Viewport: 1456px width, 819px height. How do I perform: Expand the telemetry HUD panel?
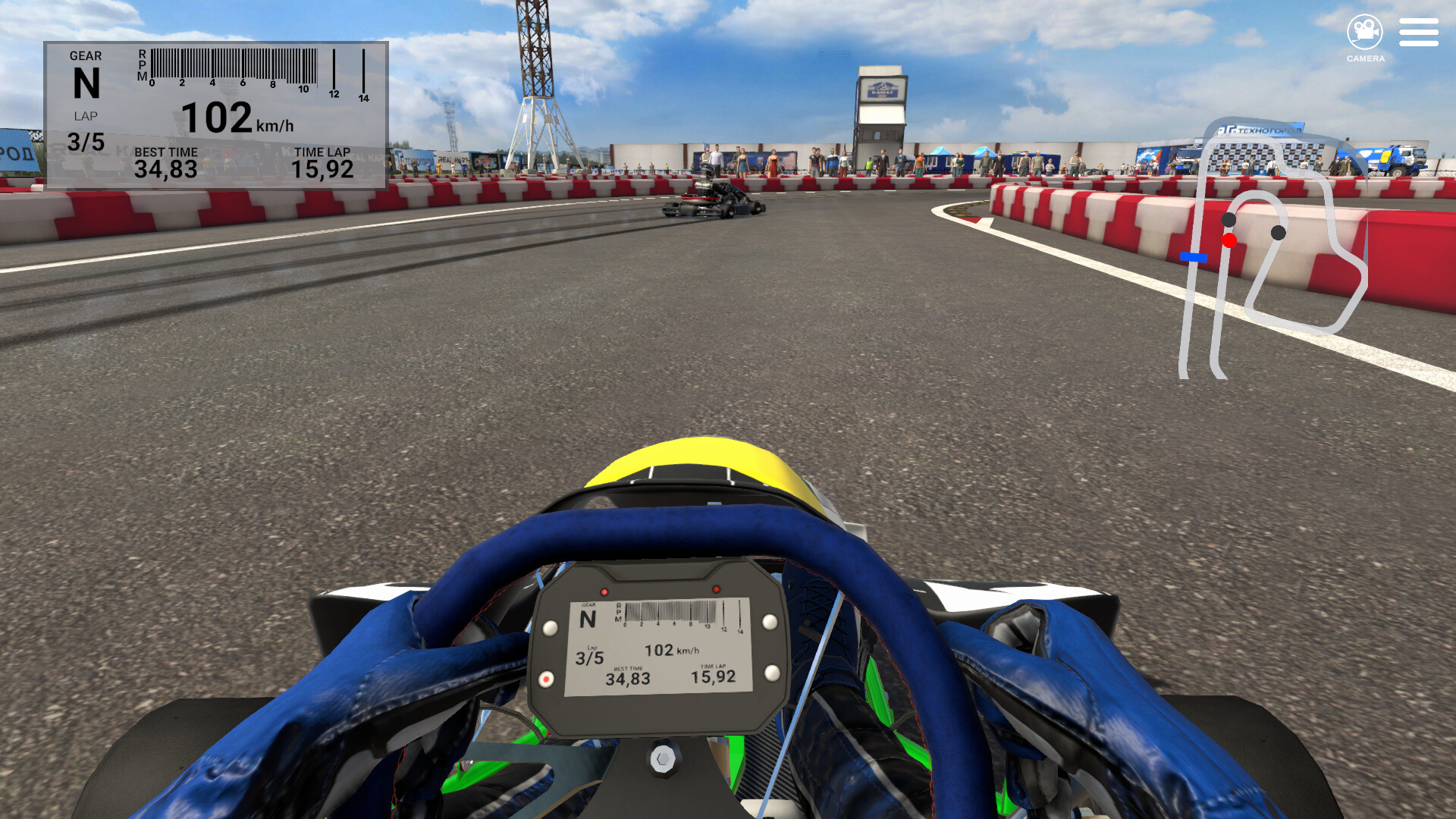(216, 114)
